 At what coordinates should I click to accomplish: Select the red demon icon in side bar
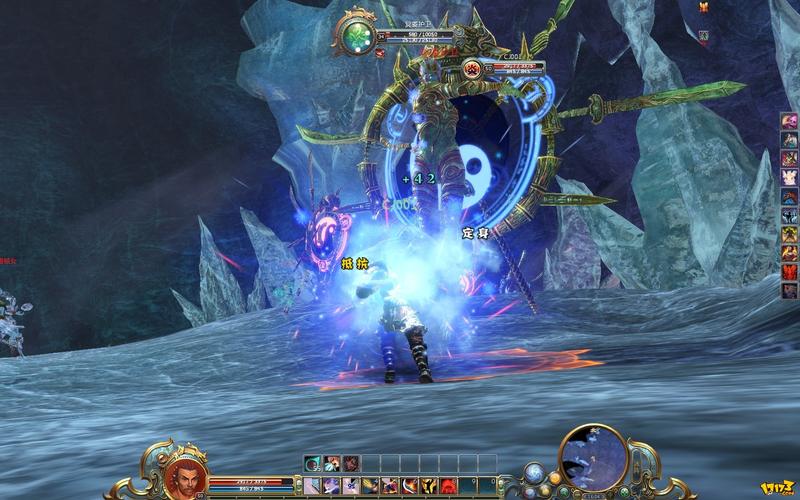click(x=789, y=270)
